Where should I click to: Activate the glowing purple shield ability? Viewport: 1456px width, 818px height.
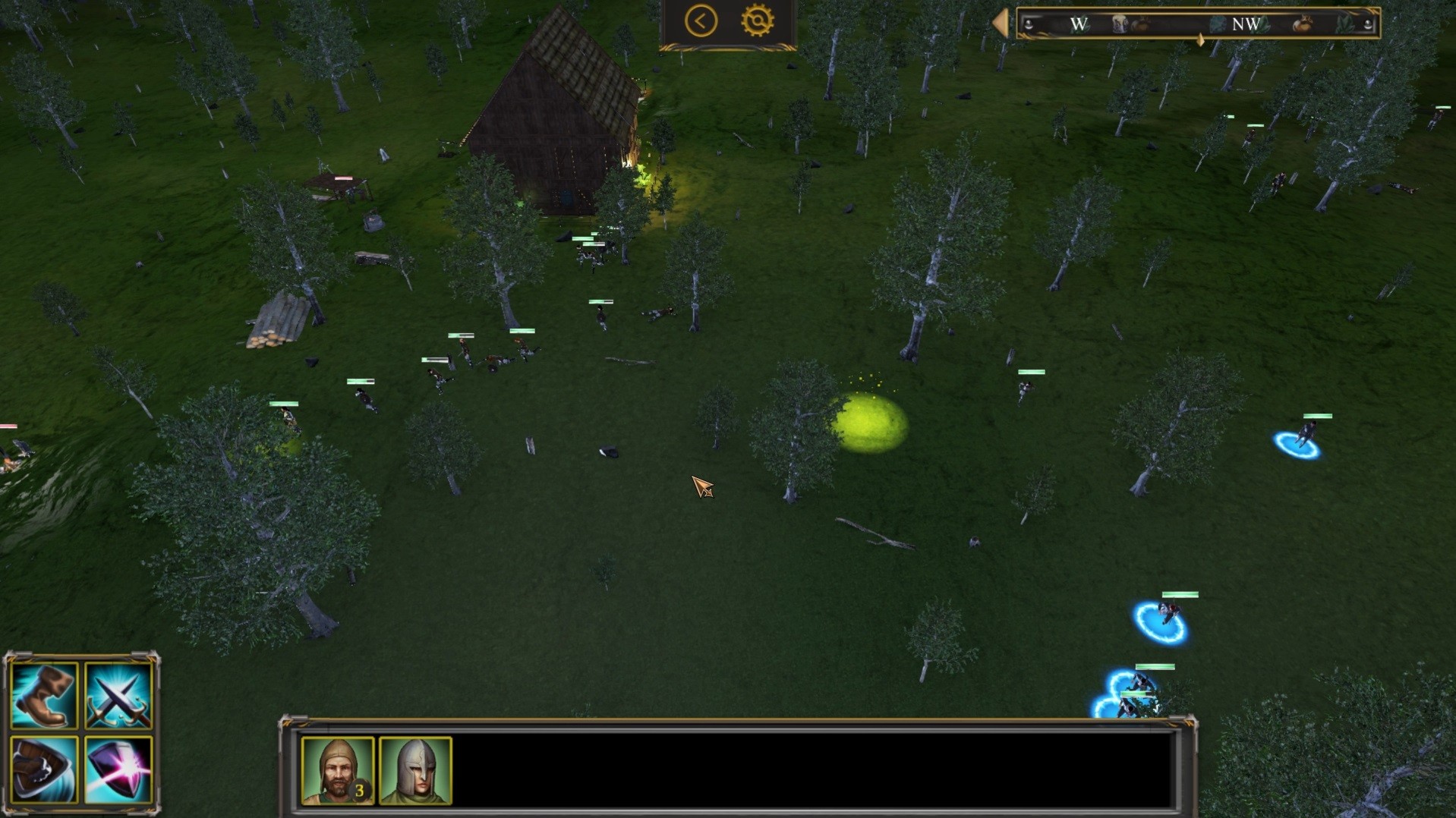tap(118, 769)
